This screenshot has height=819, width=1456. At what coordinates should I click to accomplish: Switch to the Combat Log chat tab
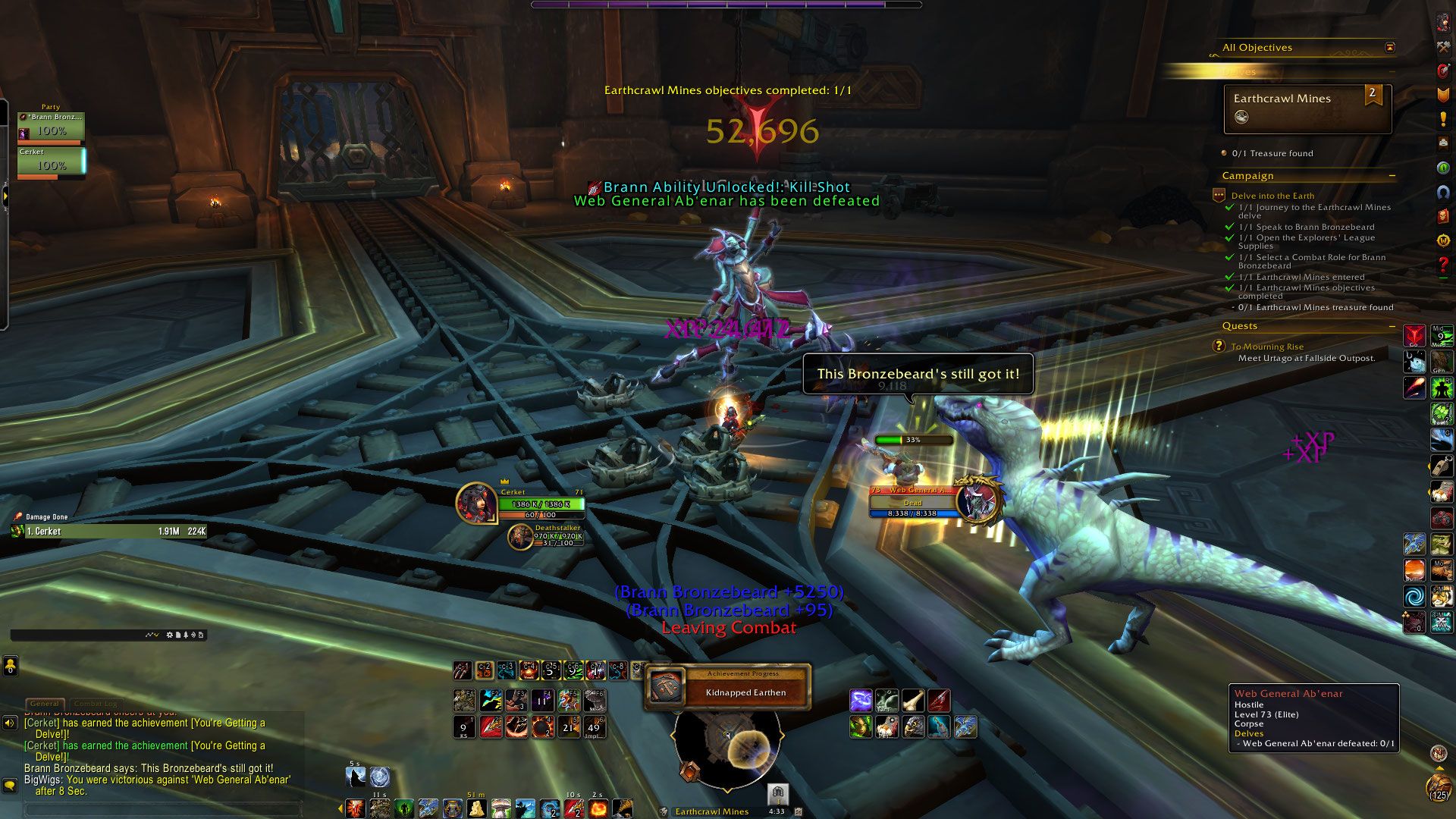pos(96,704)
